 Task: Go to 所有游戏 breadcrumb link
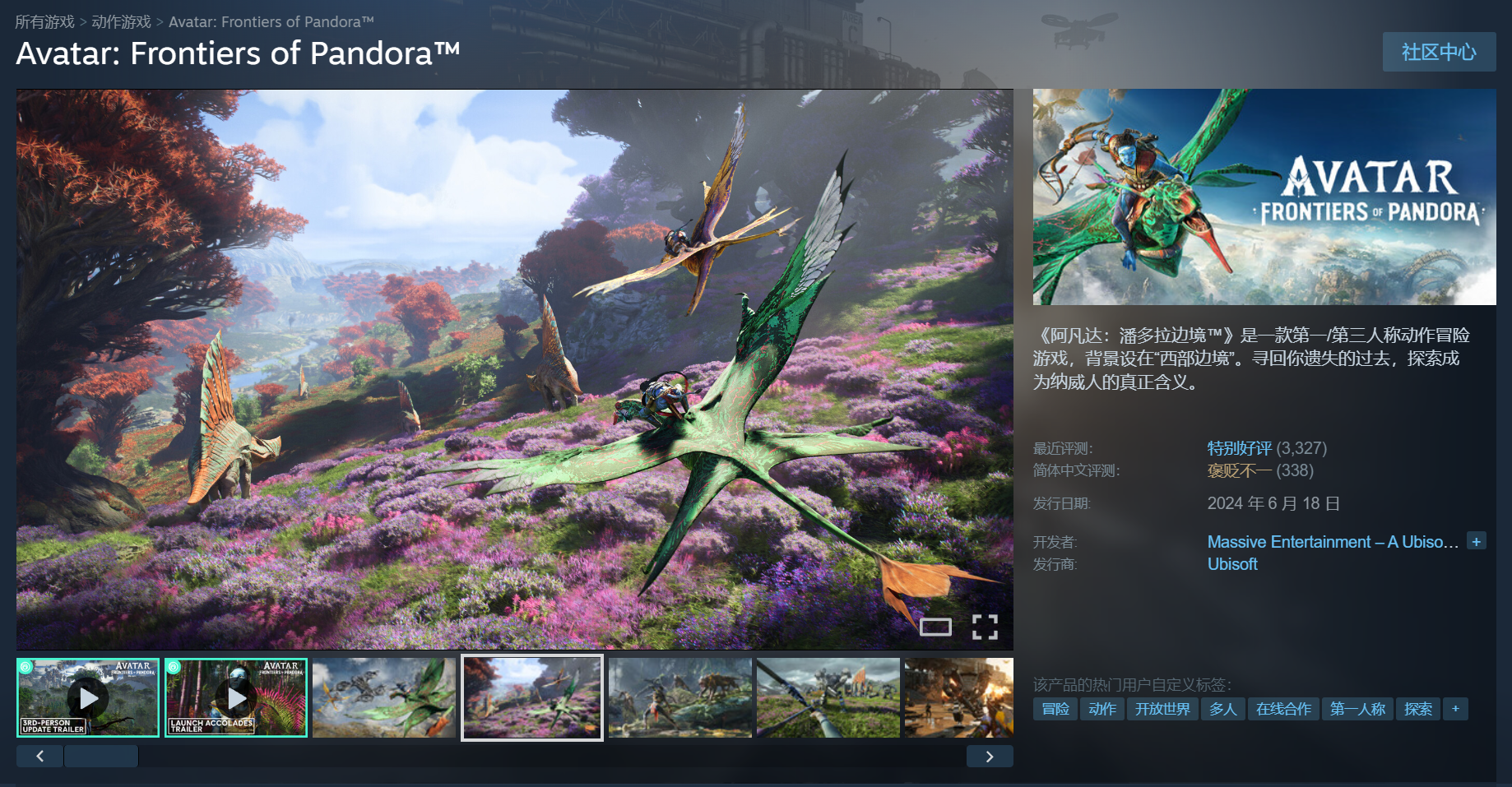click(x=44, y=21)
